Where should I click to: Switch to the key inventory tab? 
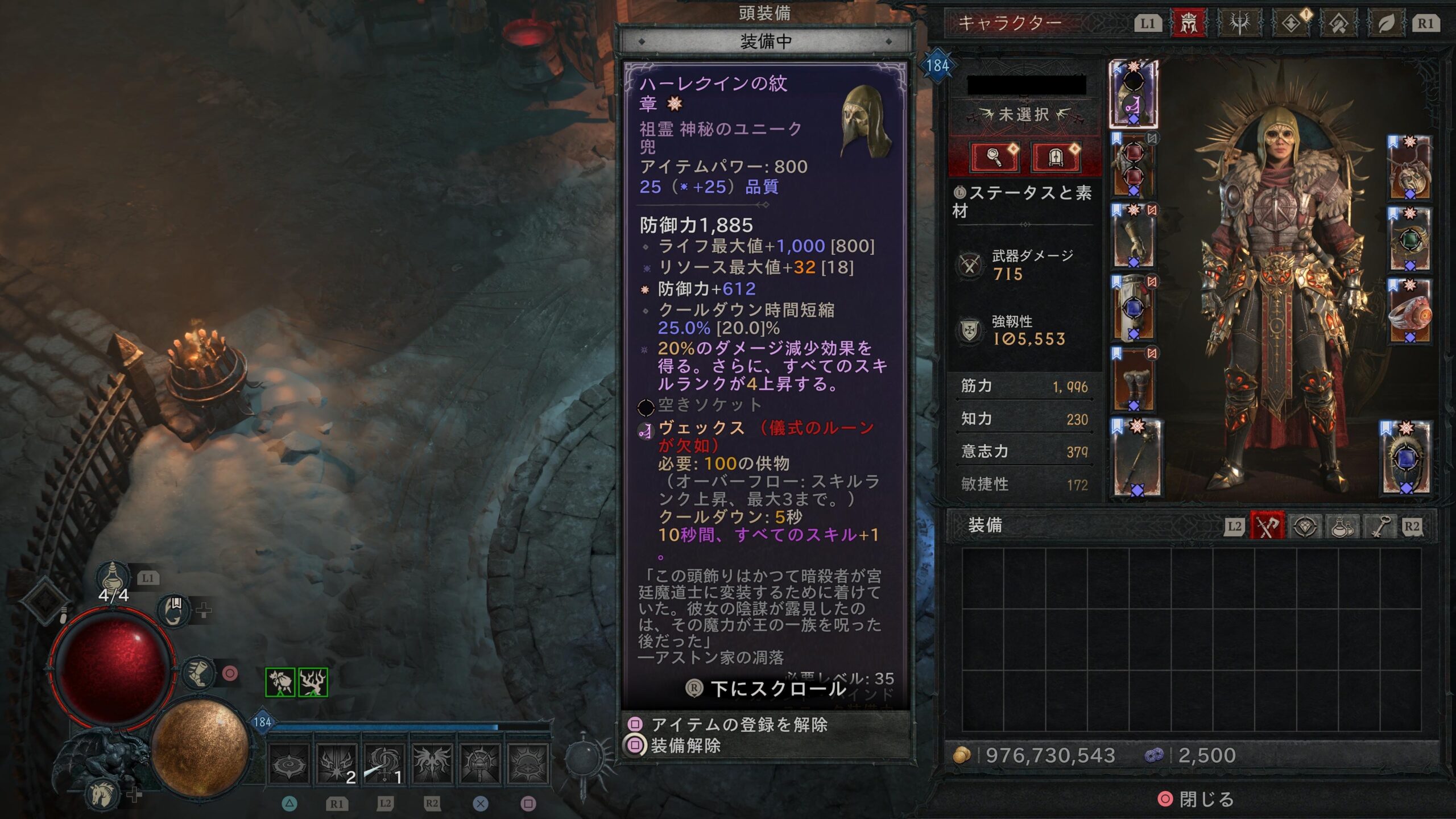coord(1379,526)
